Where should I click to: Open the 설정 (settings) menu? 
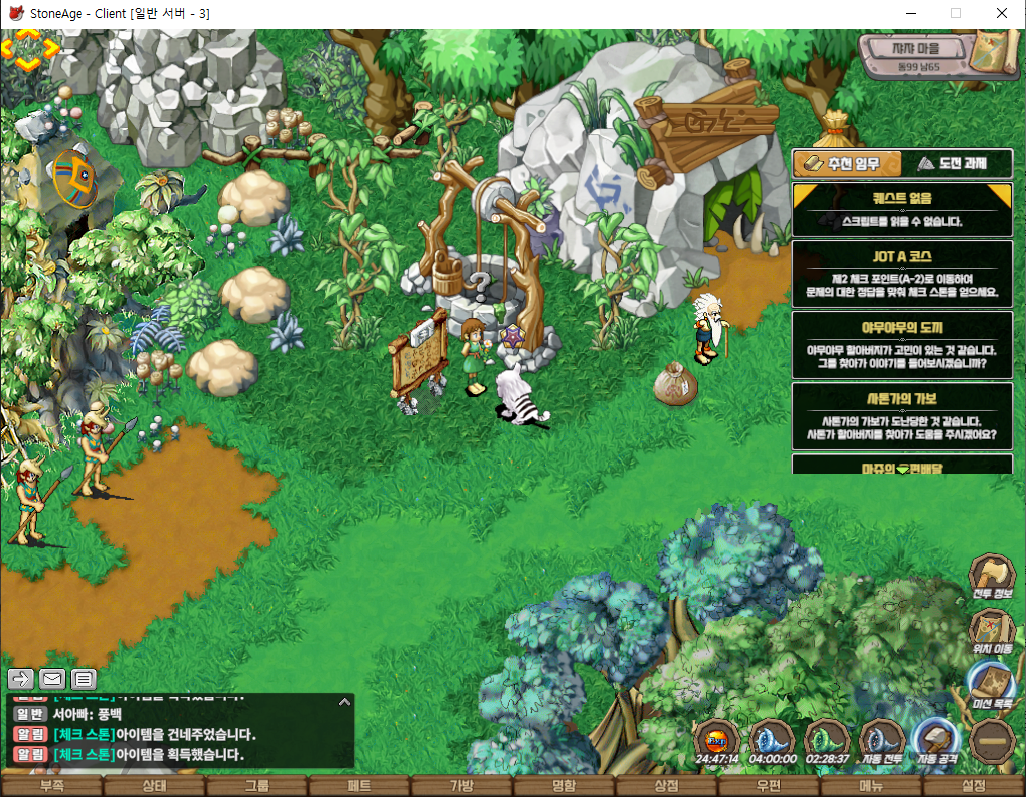973,786
